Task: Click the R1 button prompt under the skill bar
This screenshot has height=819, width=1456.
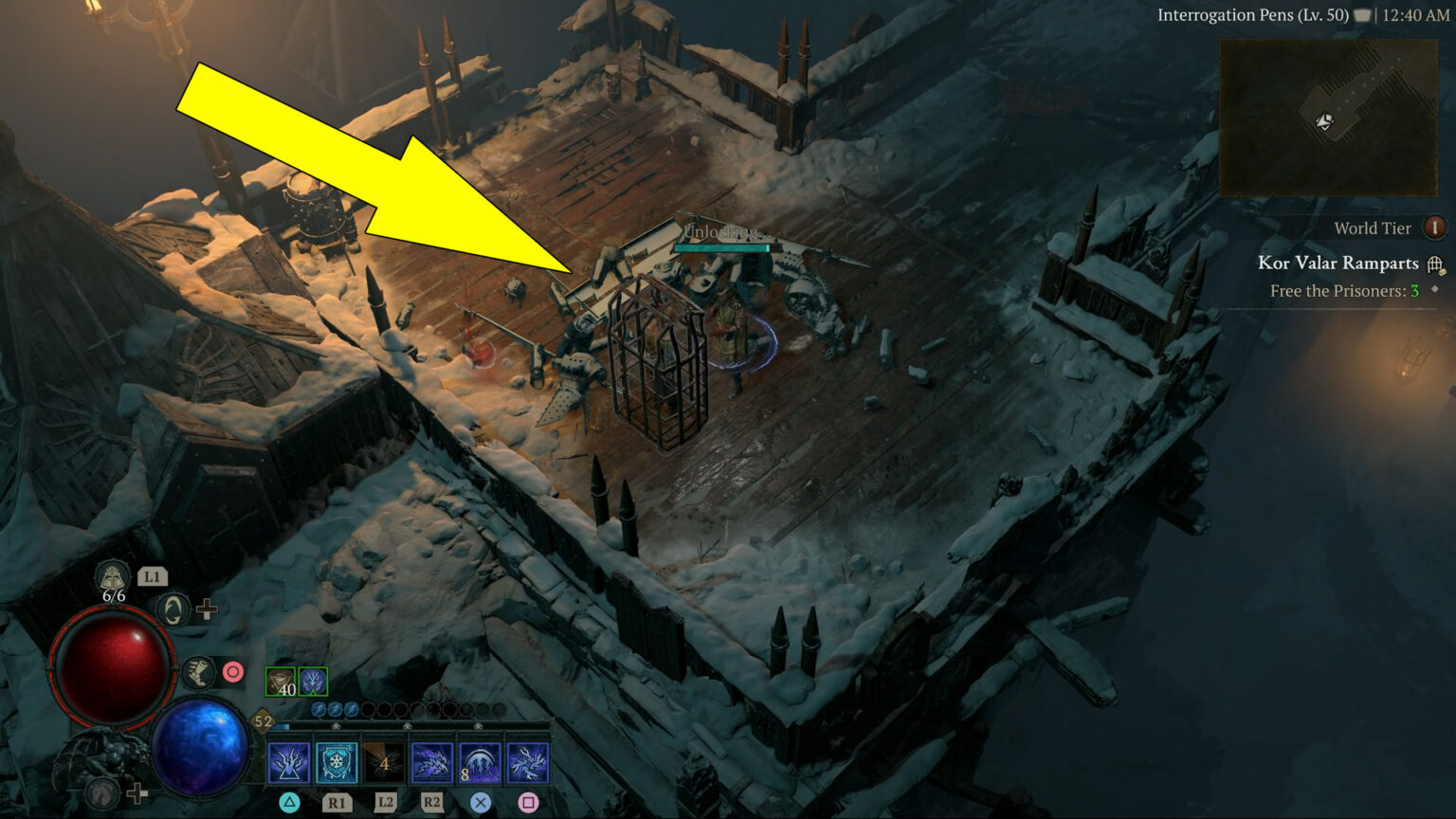Action: tap(338, 802)
